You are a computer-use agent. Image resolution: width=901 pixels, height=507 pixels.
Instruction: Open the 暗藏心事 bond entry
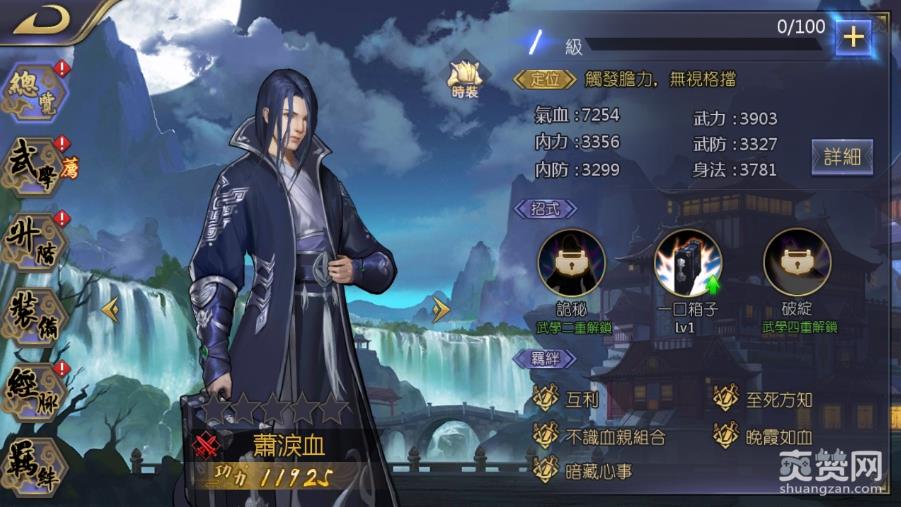[x=585, y=470]
